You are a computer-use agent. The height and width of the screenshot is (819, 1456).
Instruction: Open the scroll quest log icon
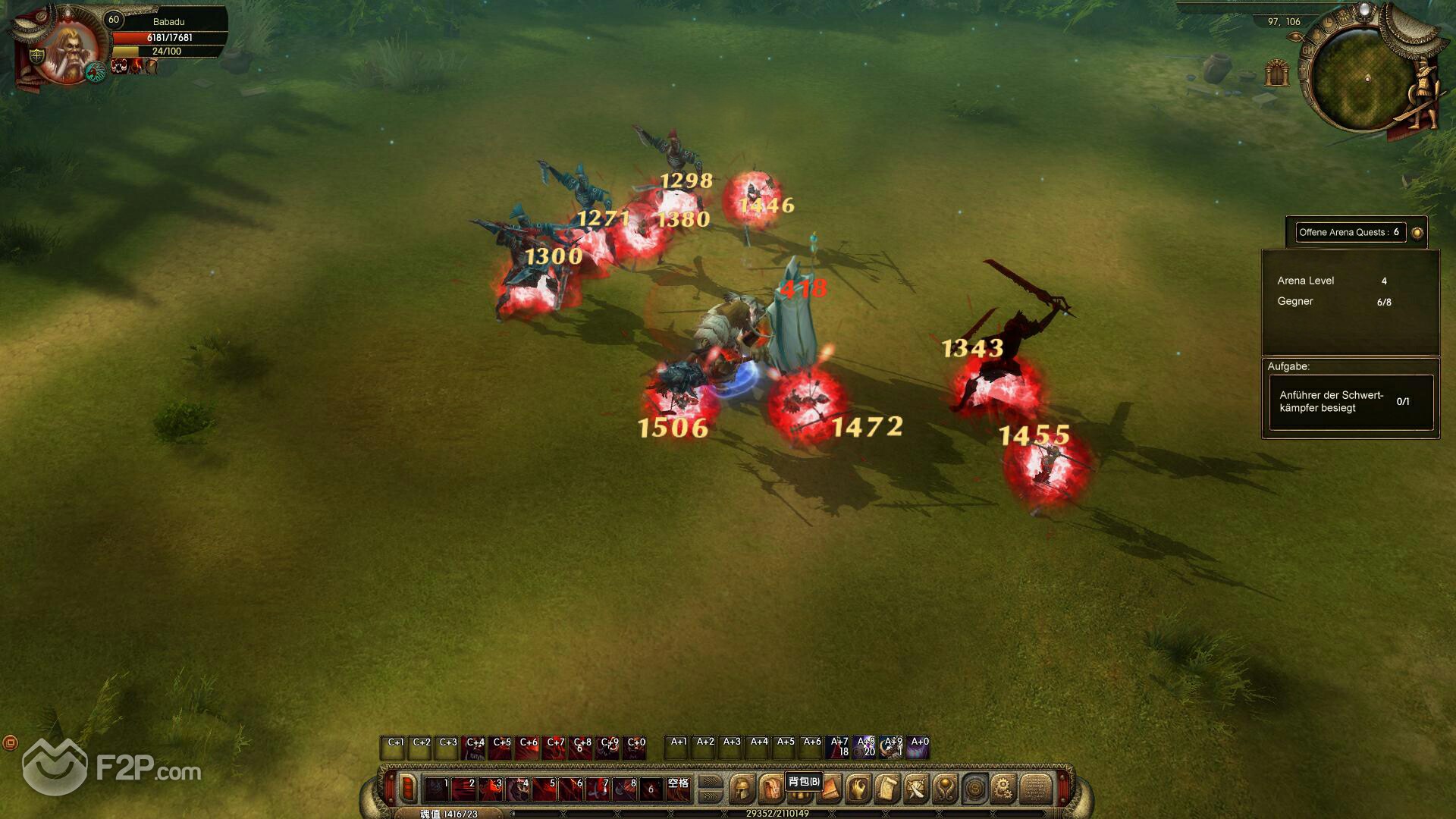pyautogui.click(x=886, y=789)
